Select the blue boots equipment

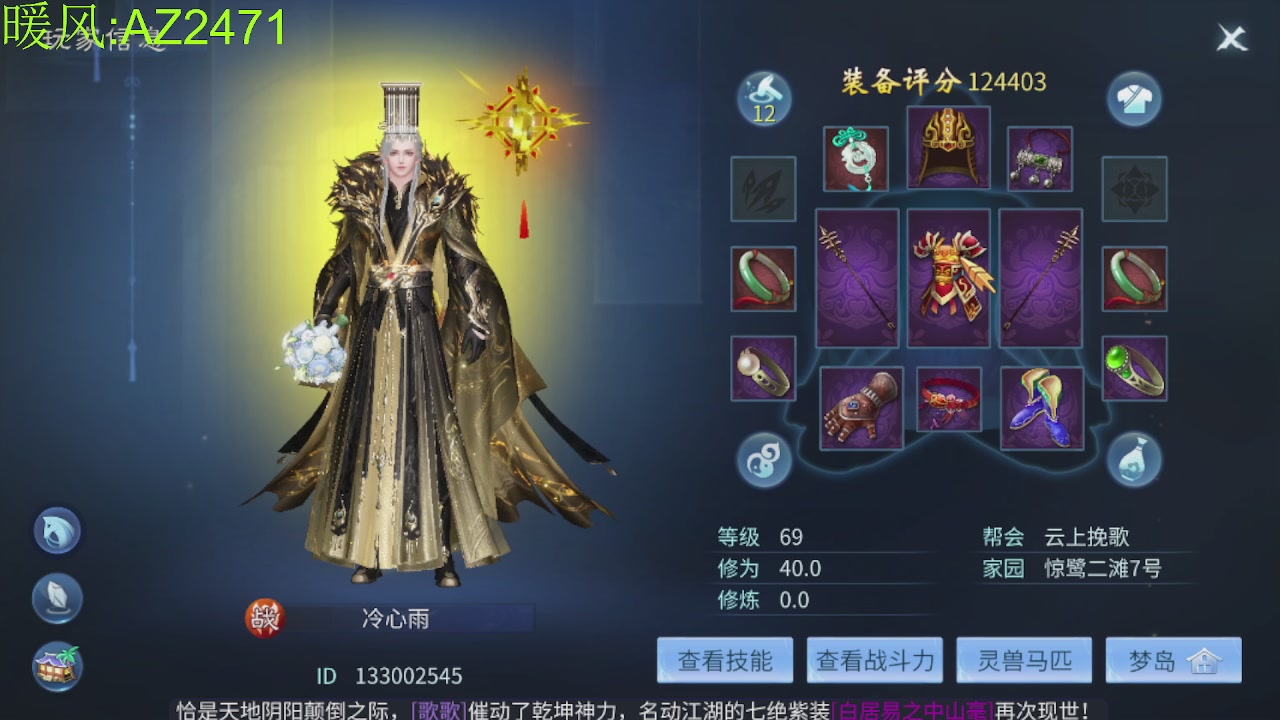[x=1042, y=408]
